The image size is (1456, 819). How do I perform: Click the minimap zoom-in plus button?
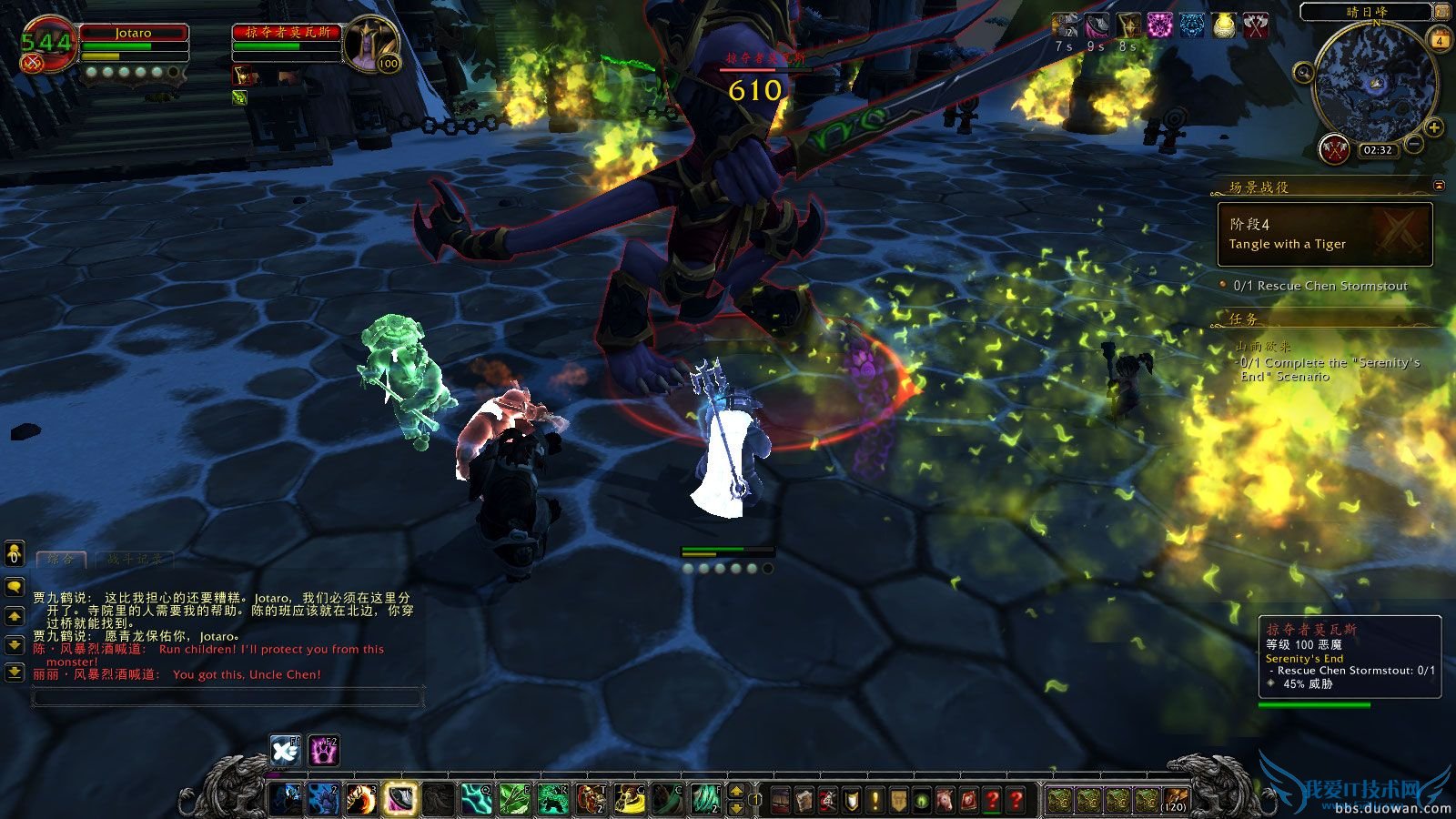pyautogui.click(x=1434, y=128)
